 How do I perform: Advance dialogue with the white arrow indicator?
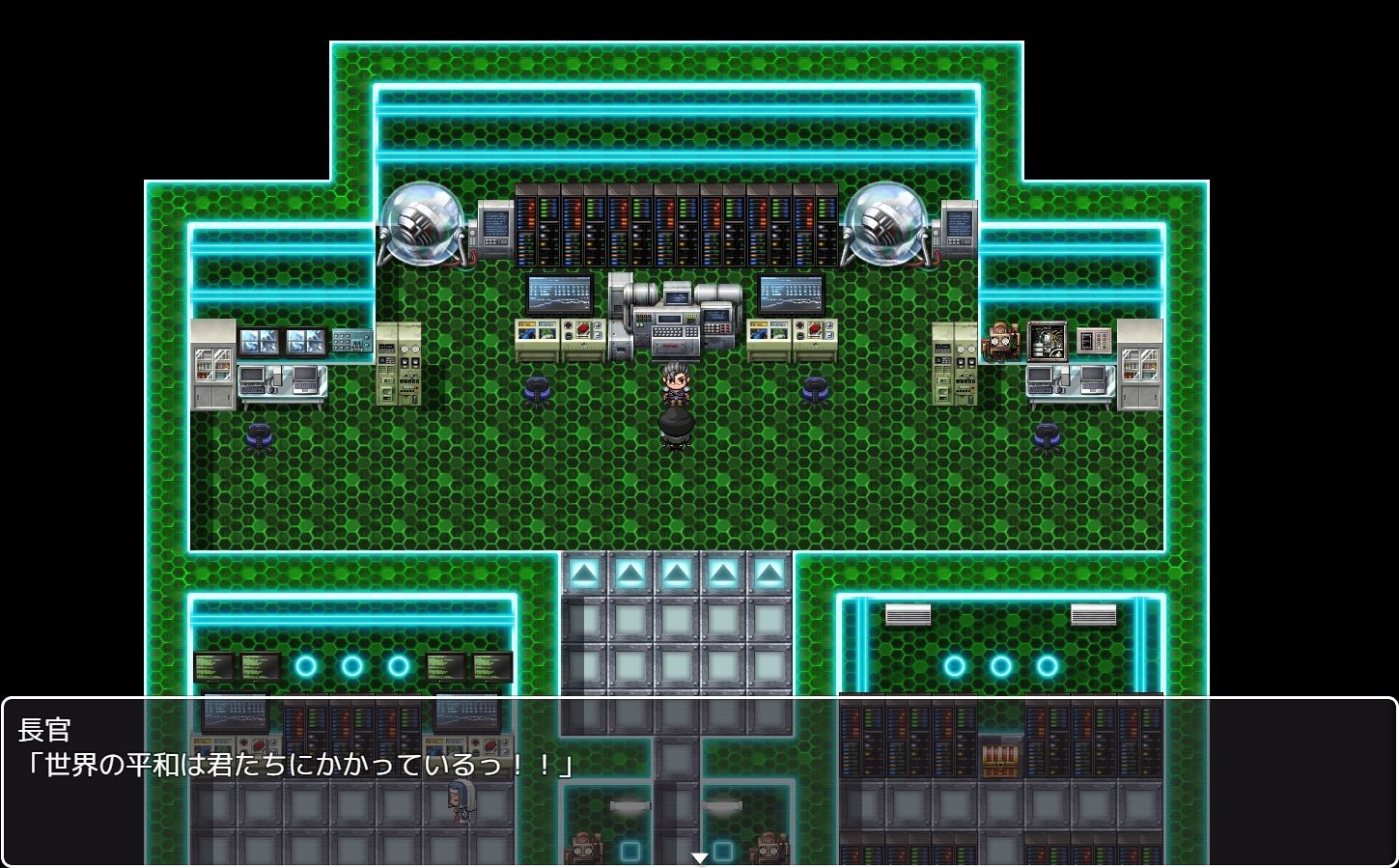[x=700, y=857]
